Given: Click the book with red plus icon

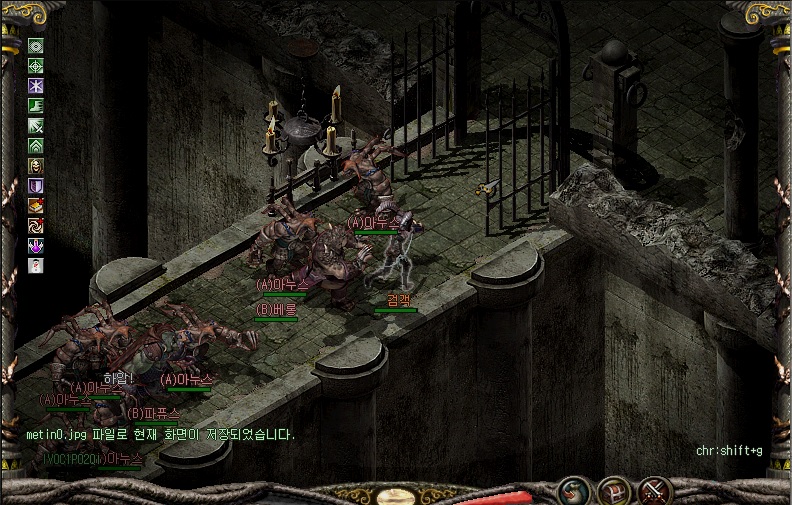Looking at the screenshot, I should click(36, 206).
